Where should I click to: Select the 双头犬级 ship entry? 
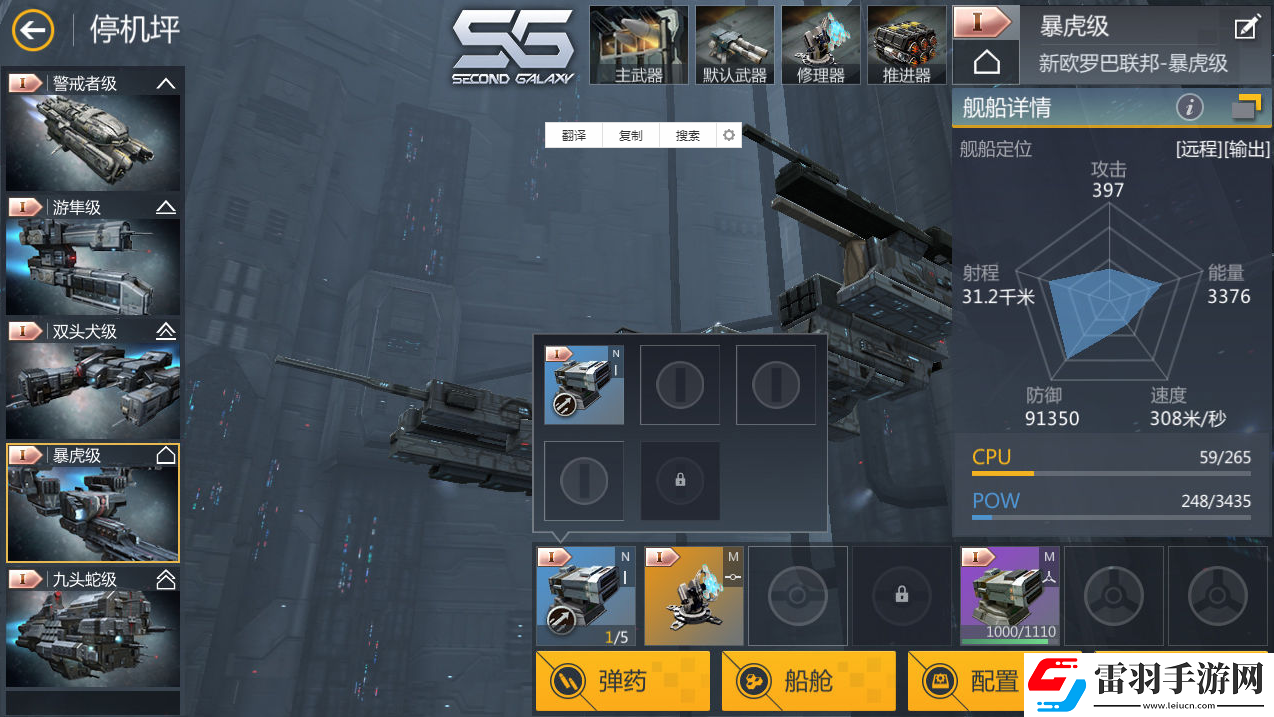pos(93,380)
